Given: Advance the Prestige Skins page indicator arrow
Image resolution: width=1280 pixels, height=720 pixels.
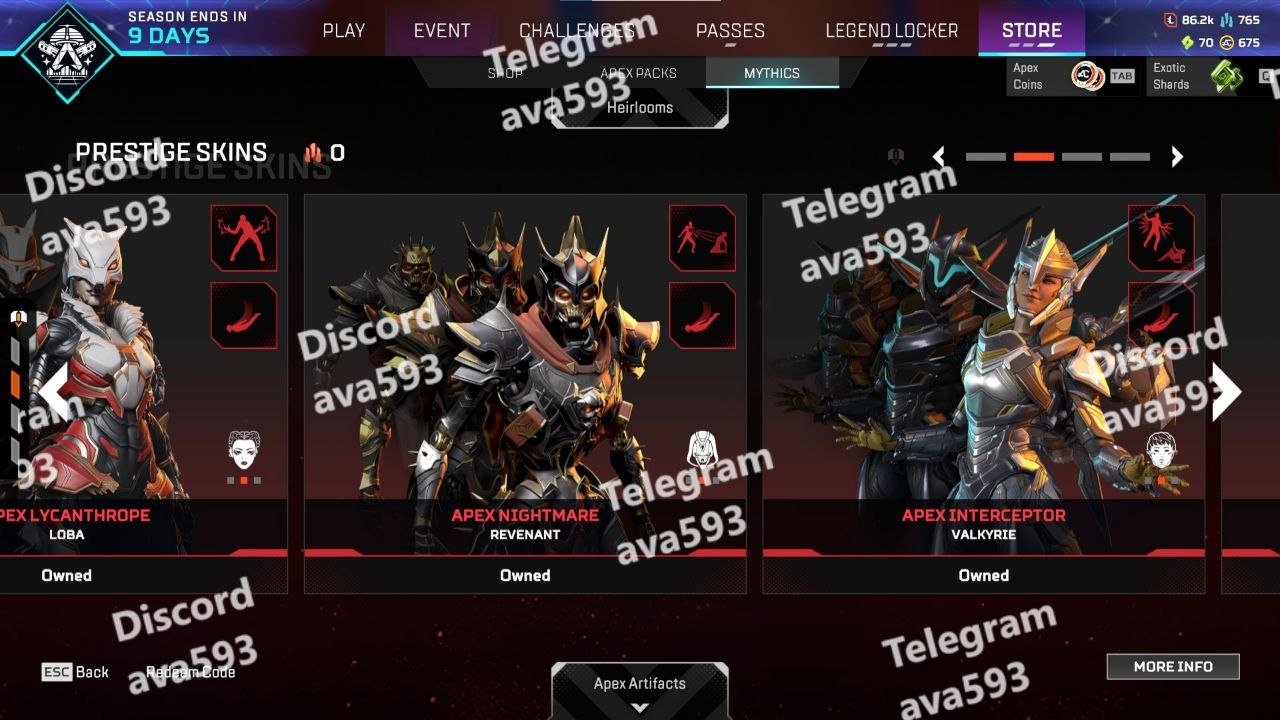Looking at the screenshot, I should tap(1177, 157).
